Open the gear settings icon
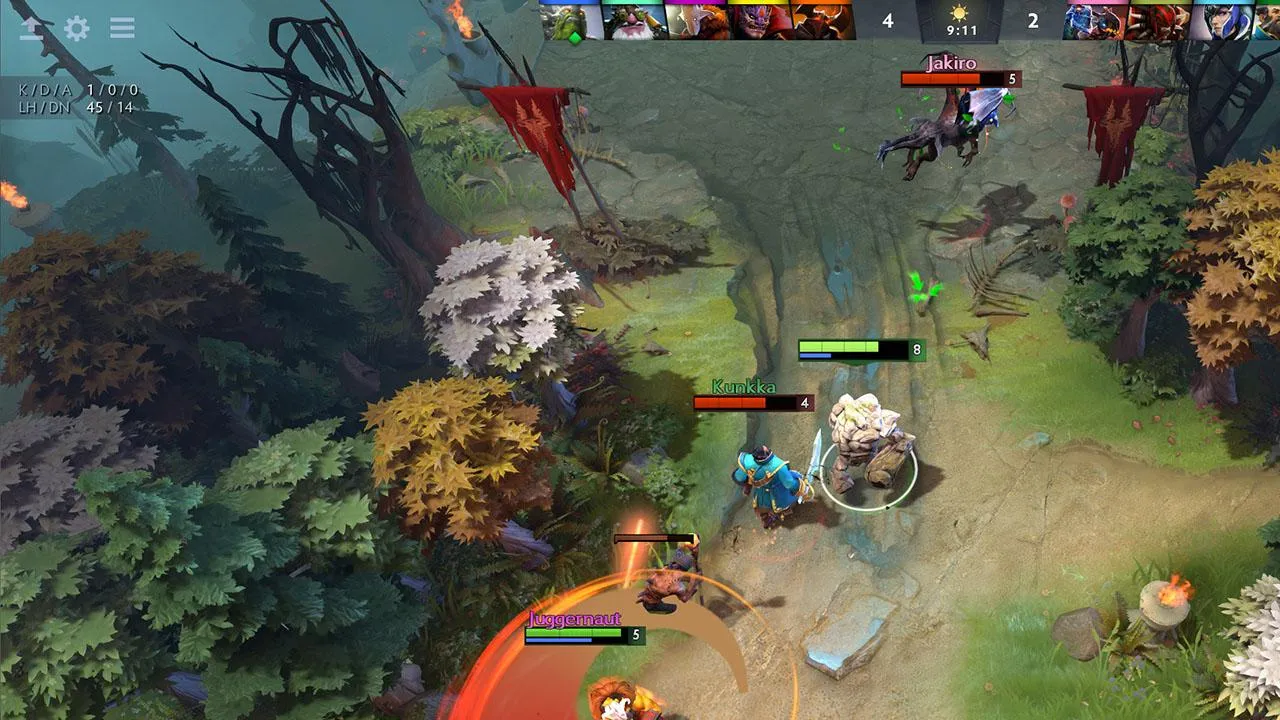 [x=76, y=28]
